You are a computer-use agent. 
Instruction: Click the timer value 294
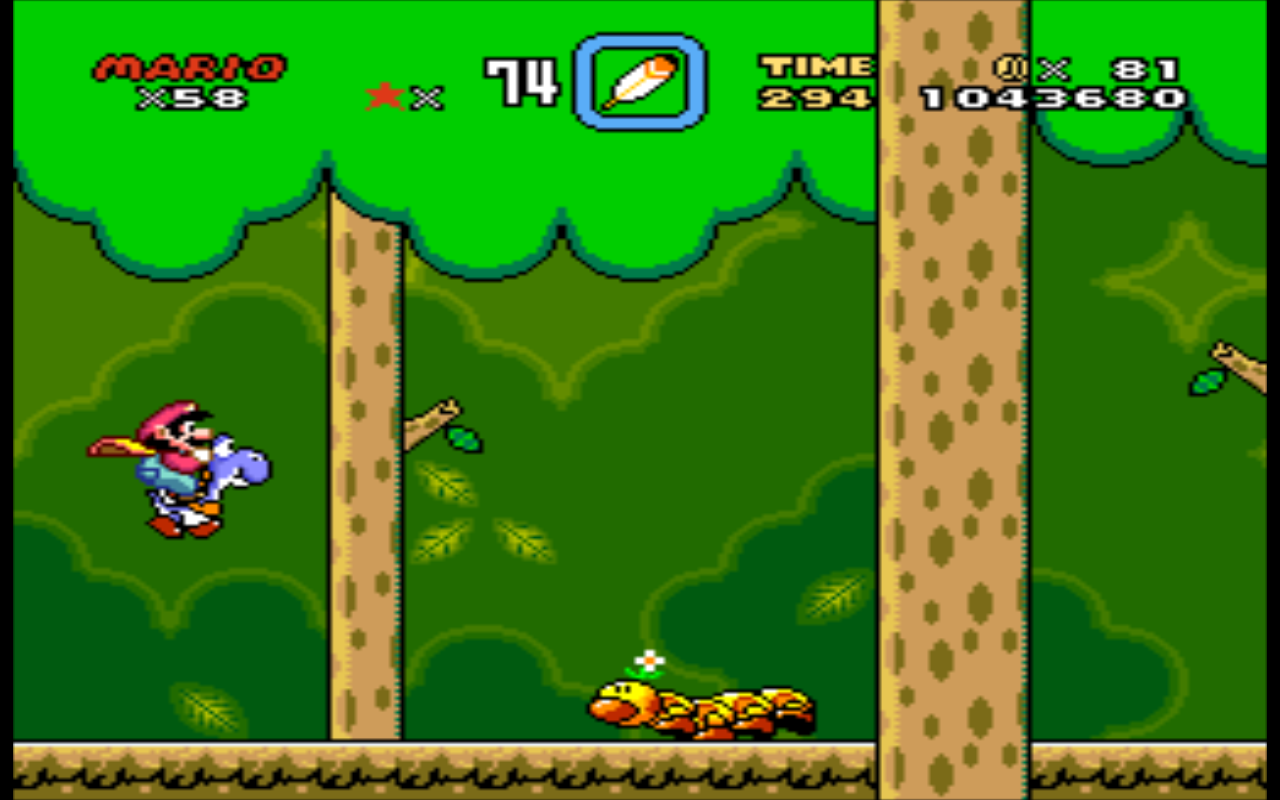click(812, 100)
